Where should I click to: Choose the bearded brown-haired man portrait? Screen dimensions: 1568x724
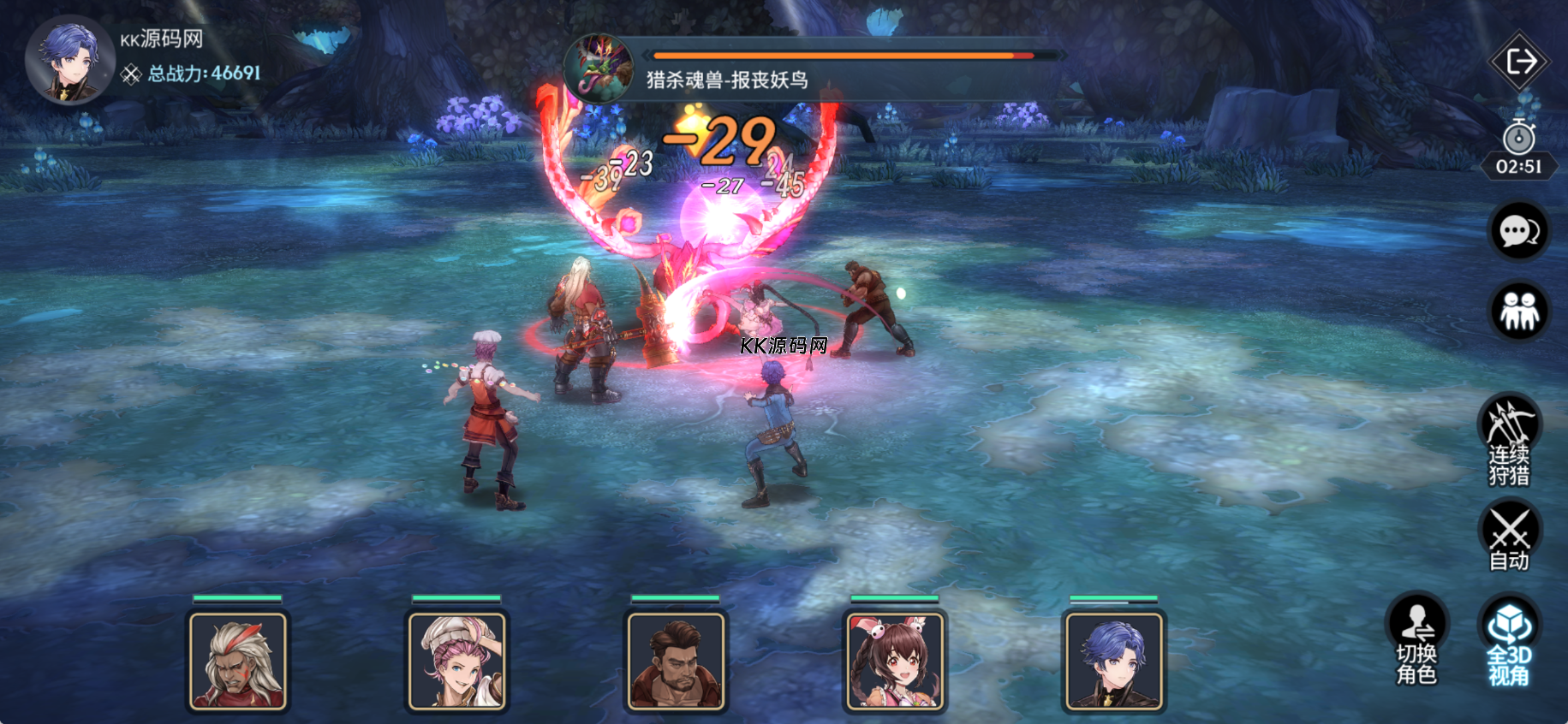pyautogui.click(x=677, y=661)
